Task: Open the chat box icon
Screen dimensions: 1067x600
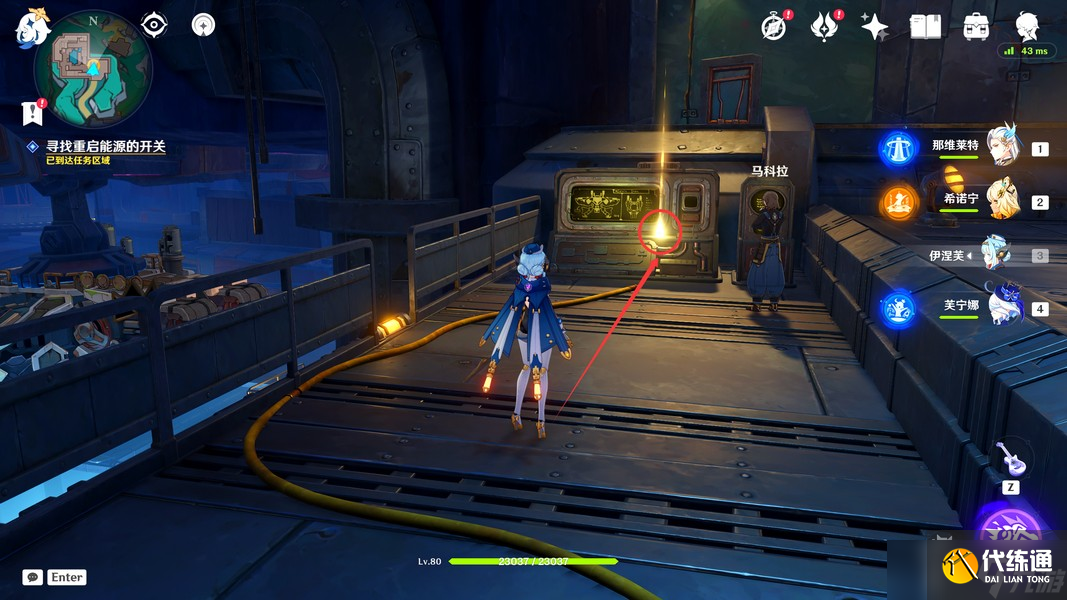Action: pos(33,577)
